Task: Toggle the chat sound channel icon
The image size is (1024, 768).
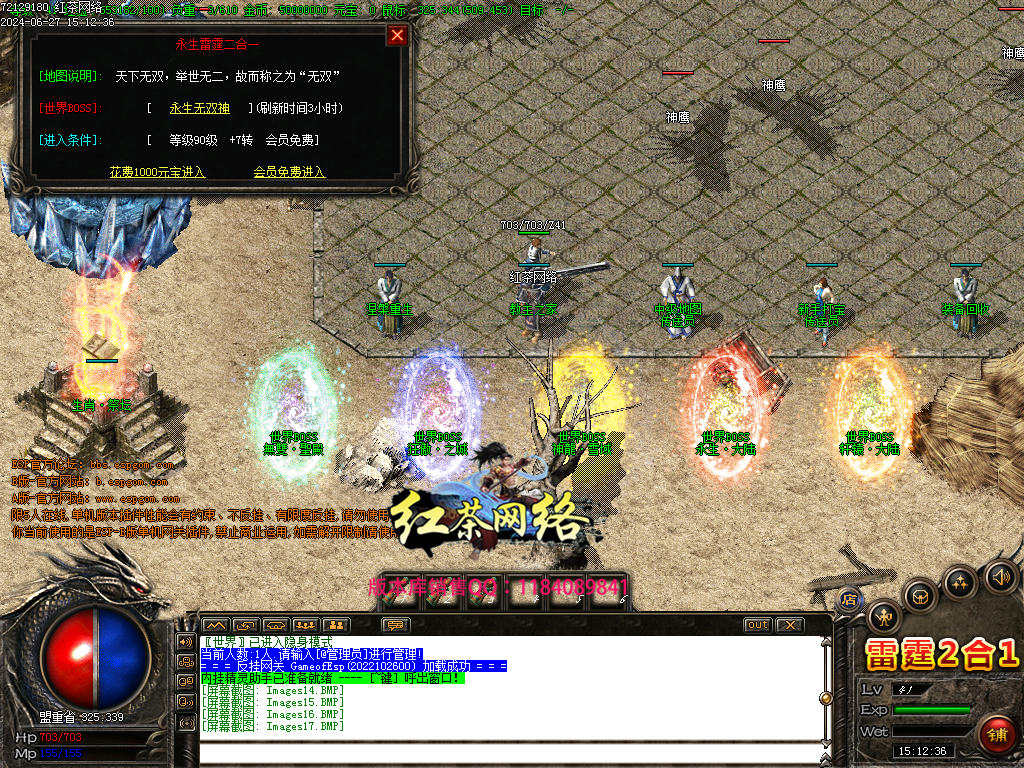Action: (186, 641)
